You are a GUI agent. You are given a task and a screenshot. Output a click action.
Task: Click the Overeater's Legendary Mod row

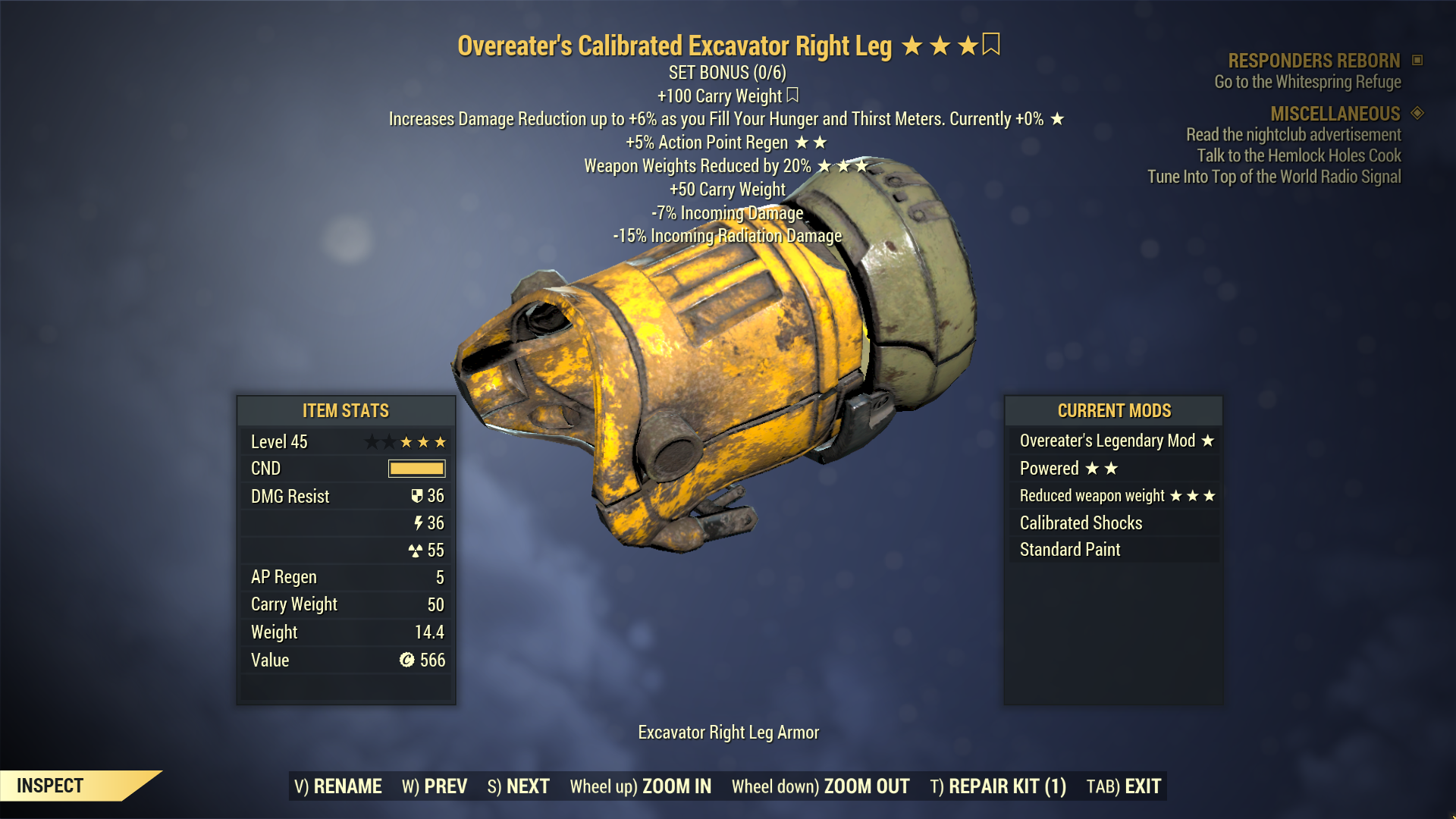point(1113,441)
